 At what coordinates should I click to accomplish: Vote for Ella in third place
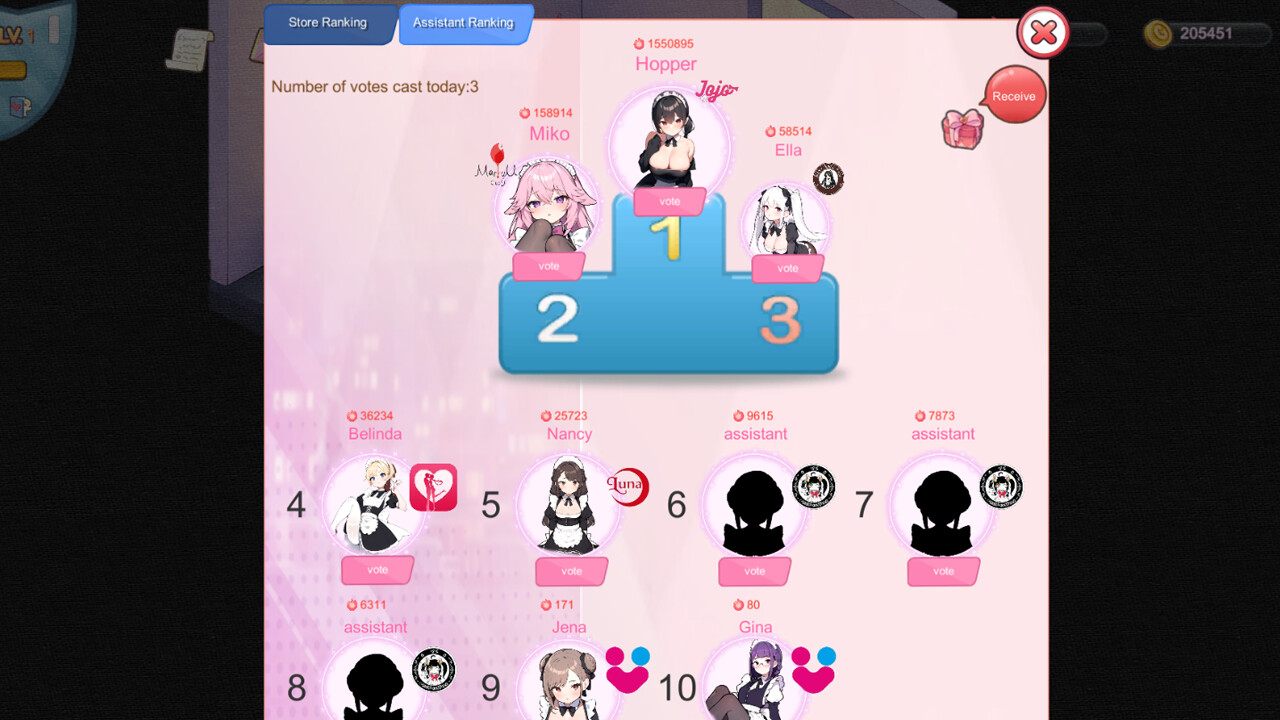[x=788, y=268]
